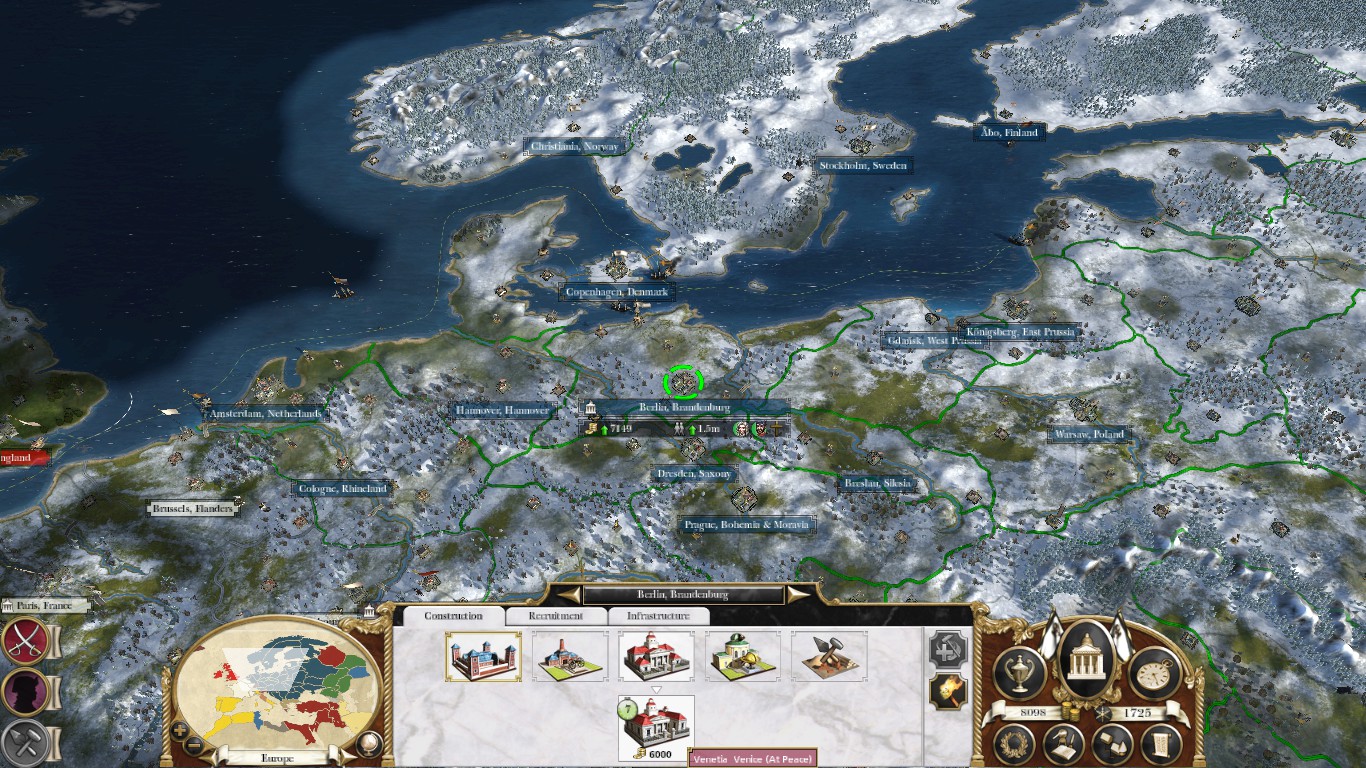Select the blue-roofed palace building slot
Image resolution: width=1366 pixels, height=768 pixels.
483,656
